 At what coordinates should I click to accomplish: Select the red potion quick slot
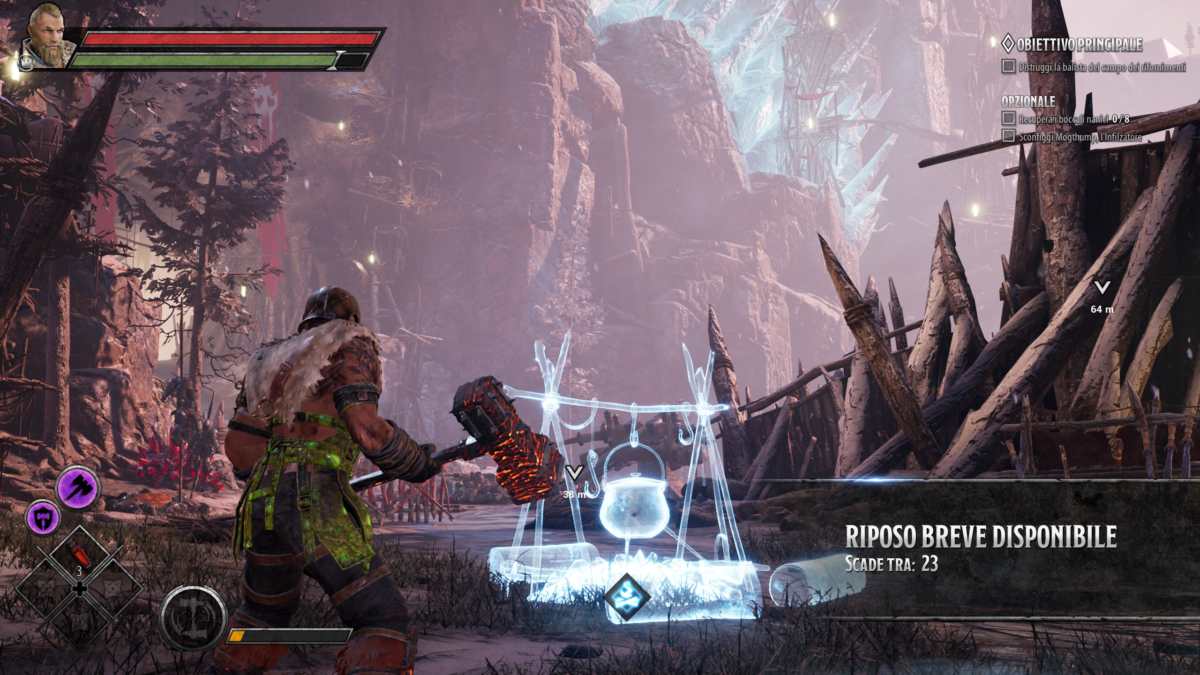[x=80, y=557]
